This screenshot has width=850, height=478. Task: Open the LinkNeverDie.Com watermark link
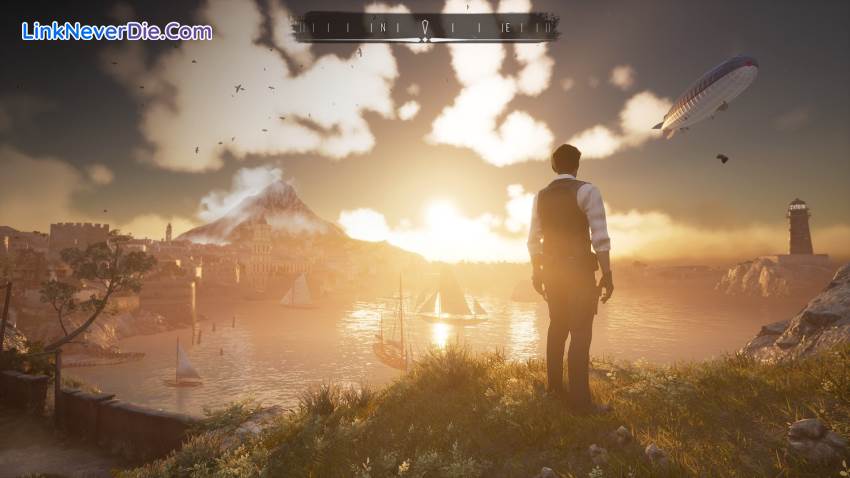(117, 31)
